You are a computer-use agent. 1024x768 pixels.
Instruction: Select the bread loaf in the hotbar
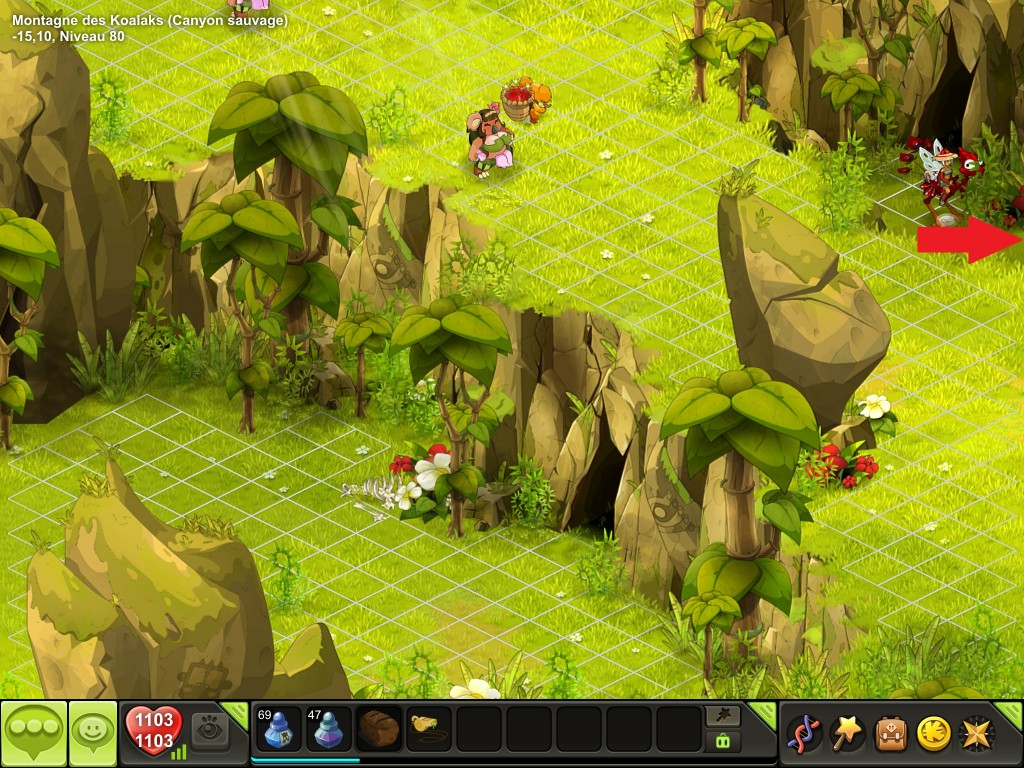[380, 730]
